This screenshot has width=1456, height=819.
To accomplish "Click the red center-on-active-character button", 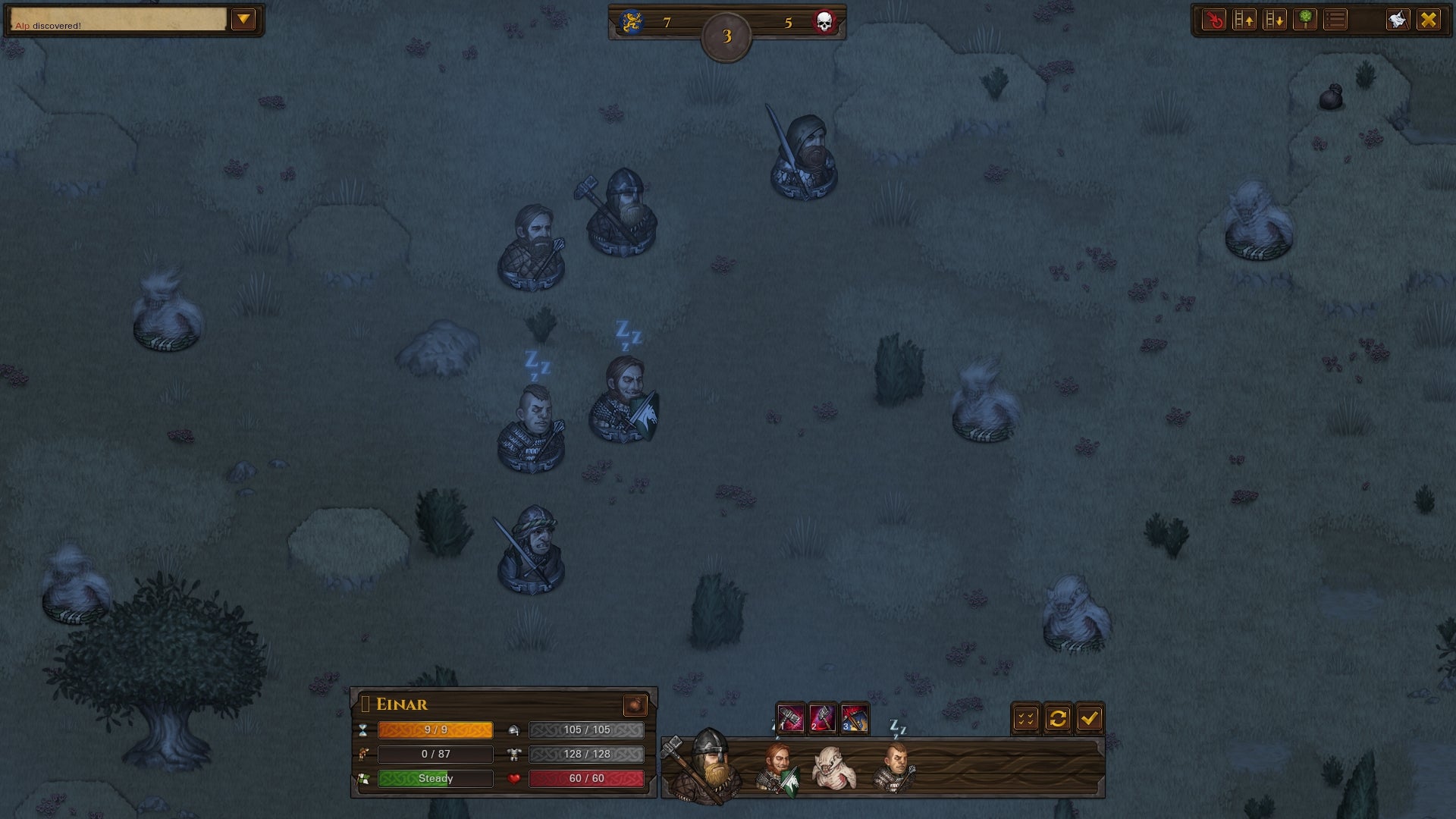I will pyautogui.click(x=1214, y=20).
